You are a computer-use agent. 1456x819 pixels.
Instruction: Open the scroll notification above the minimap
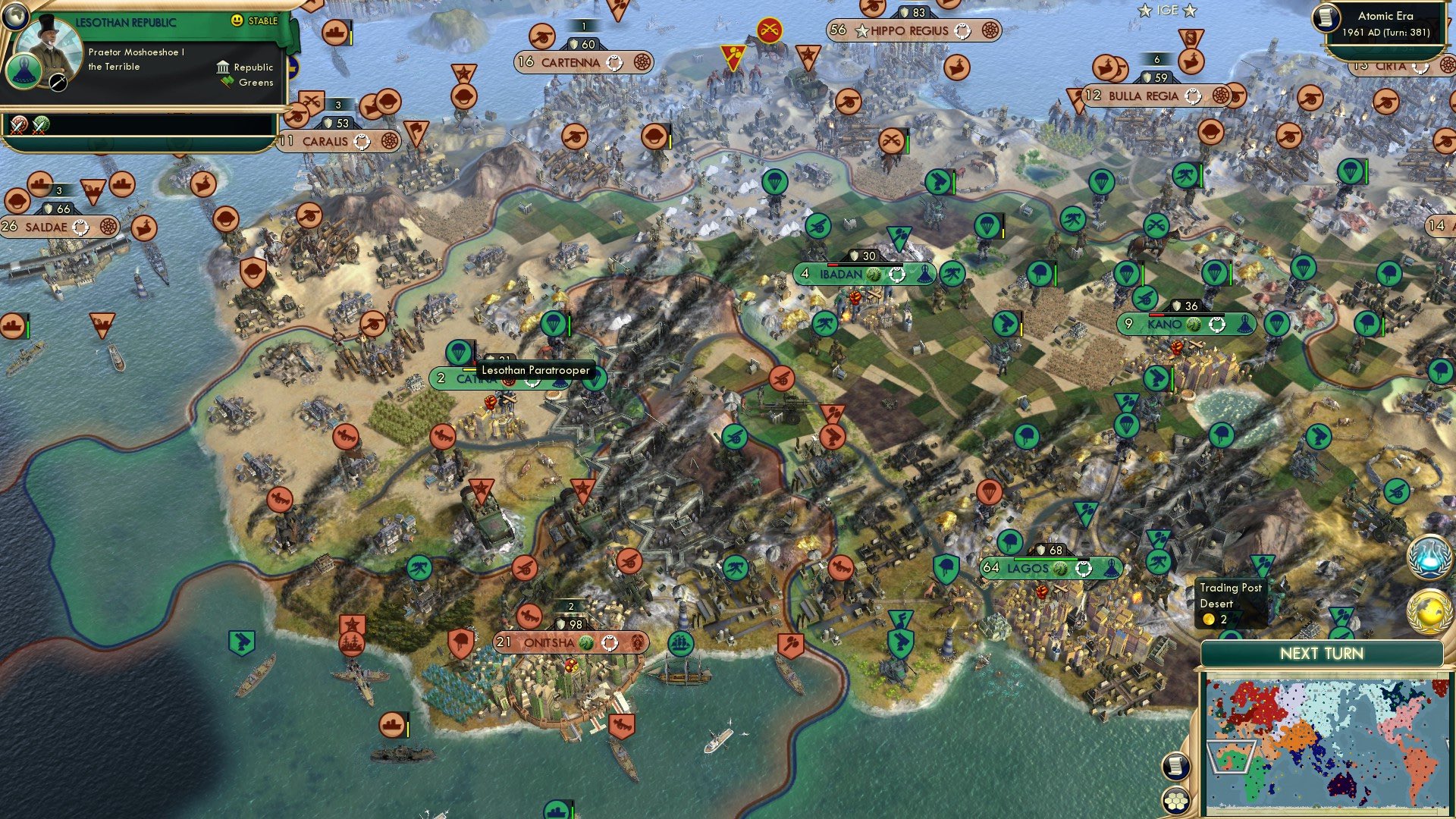(x=1175, y=767)
